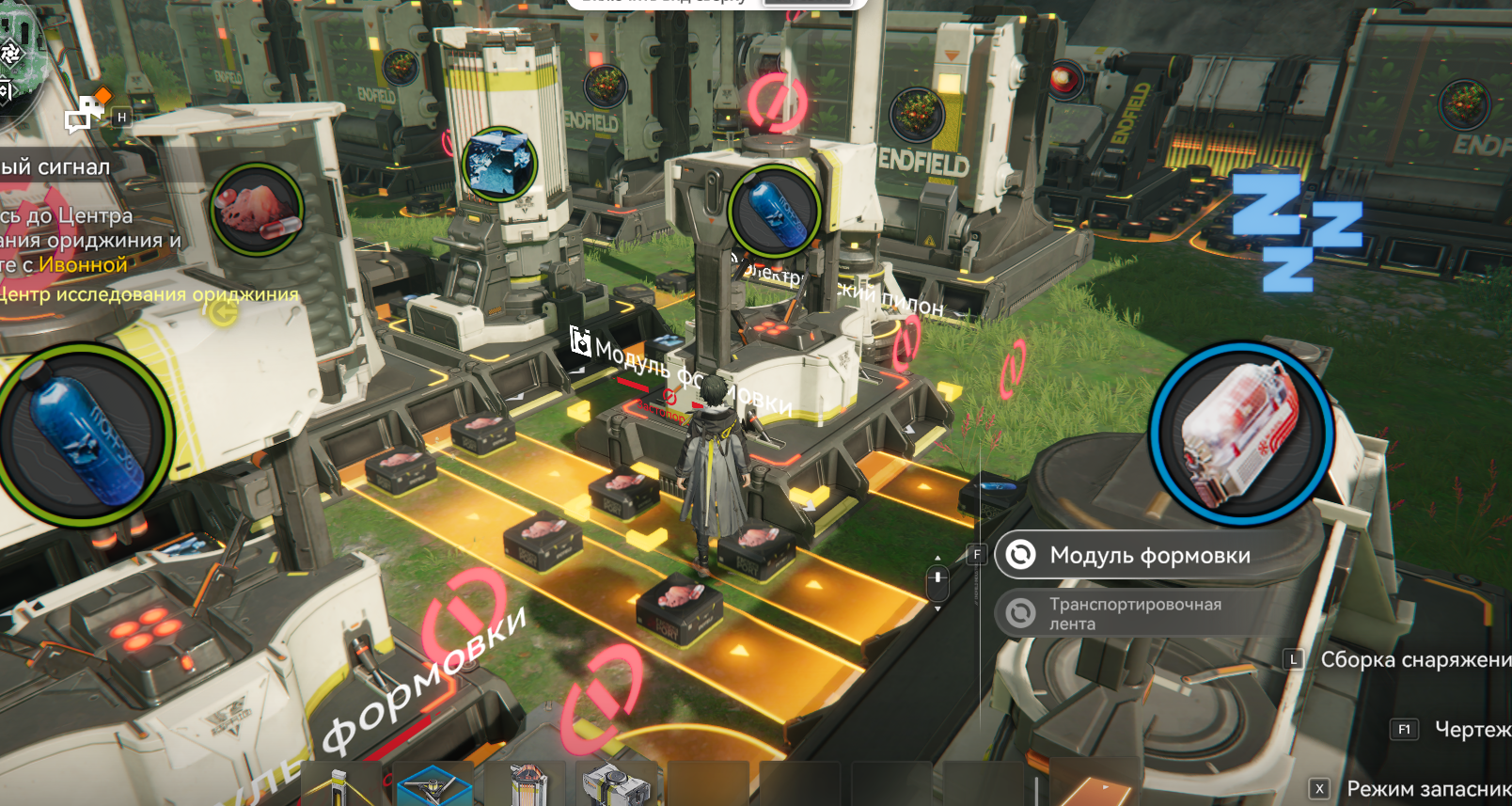Select the Модуль формовки interaction option
The height and width of the screenshot is (806, 1512).
tap(1149, 556)
